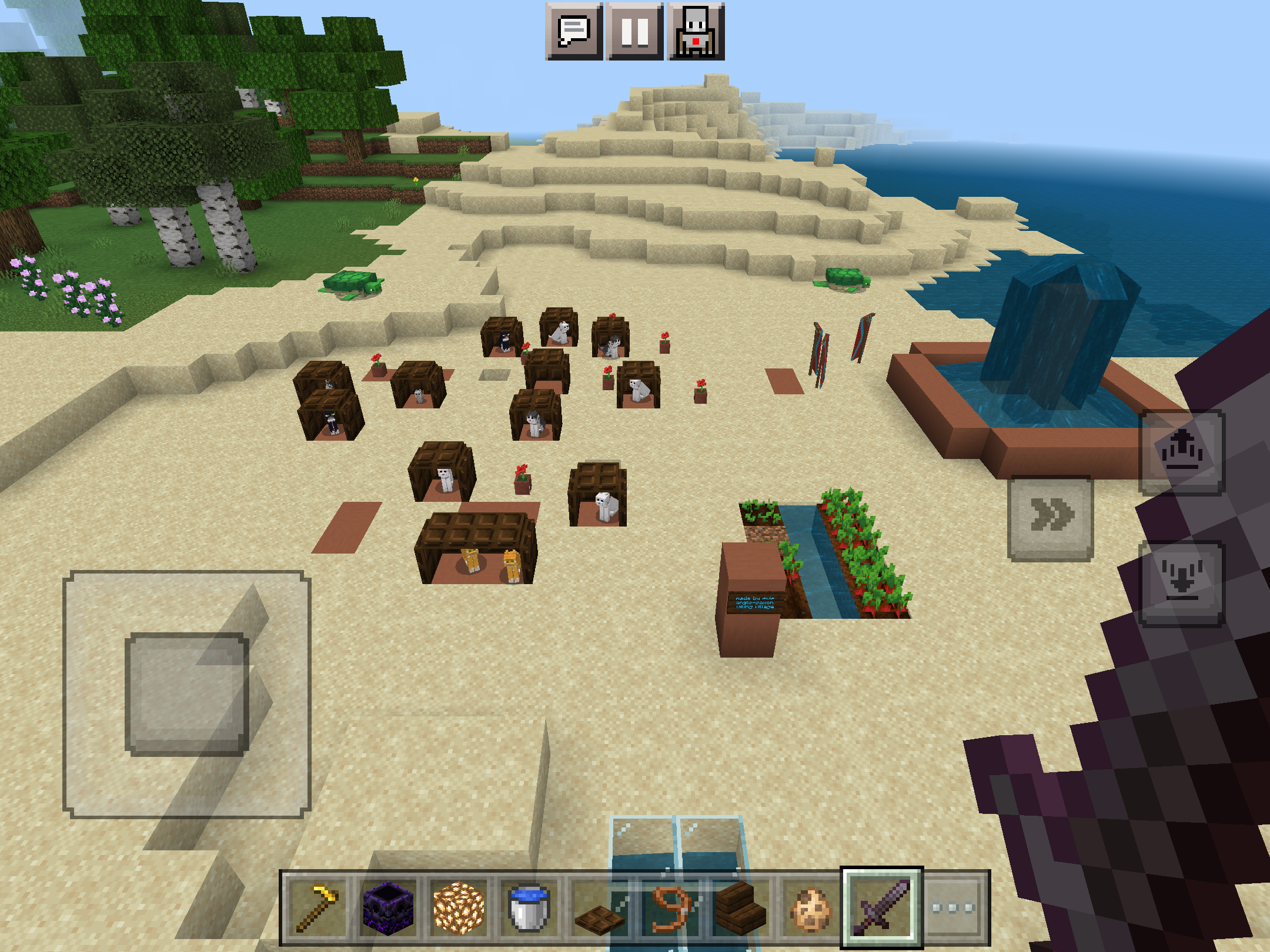Select the spotted spawn egg slot

811,908
